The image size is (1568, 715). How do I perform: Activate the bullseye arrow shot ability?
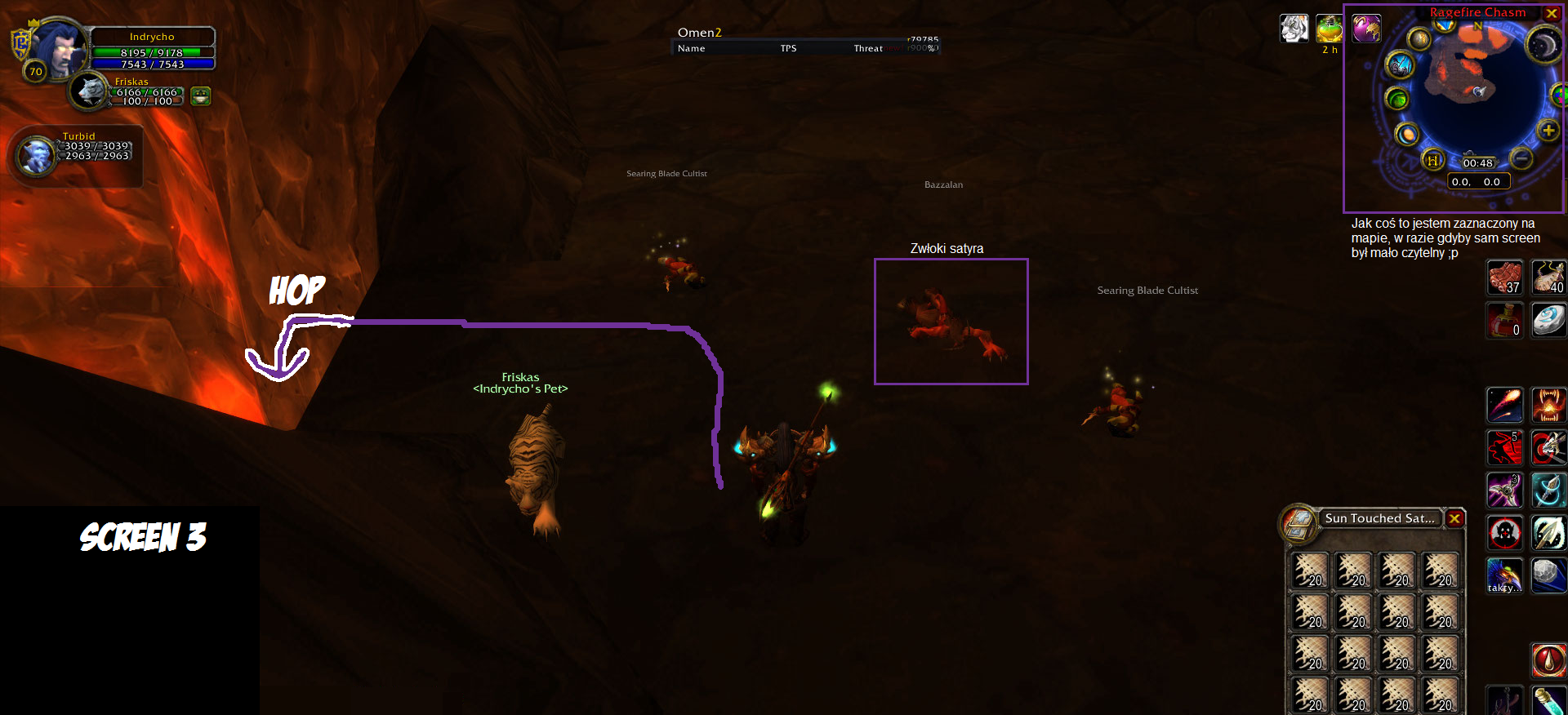click(x=1548, y=447)
